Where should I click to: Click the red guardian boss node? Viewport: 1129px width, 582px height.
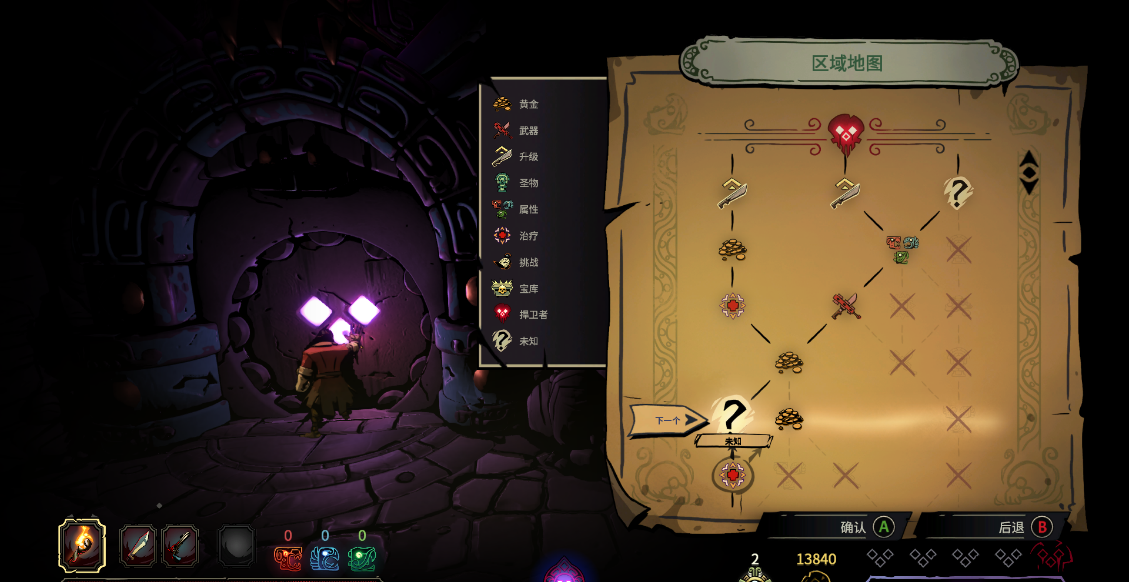click(x=845, y=131)
